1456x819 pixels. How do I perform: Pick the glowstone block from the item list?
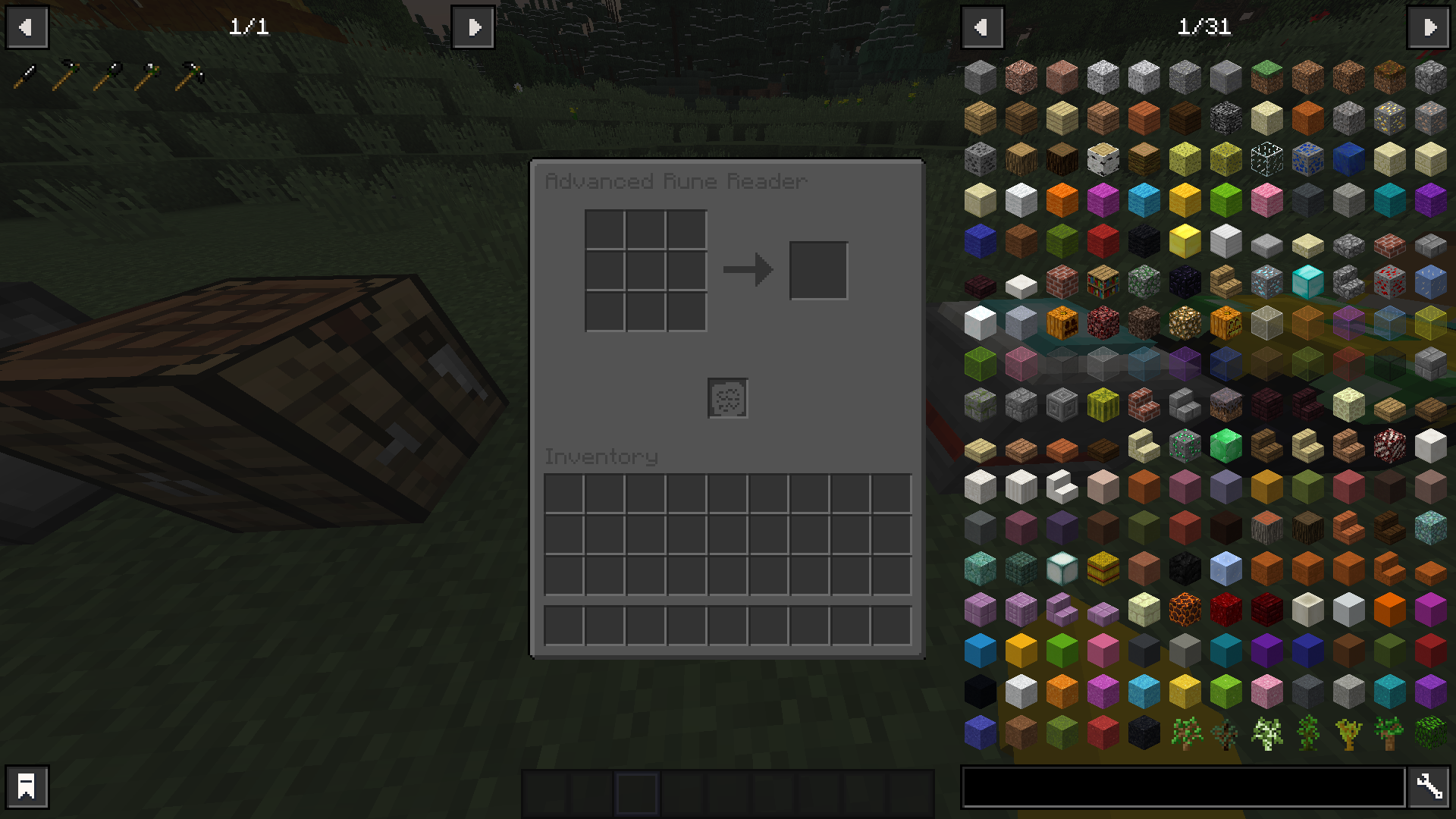(x=1185, y=322)
